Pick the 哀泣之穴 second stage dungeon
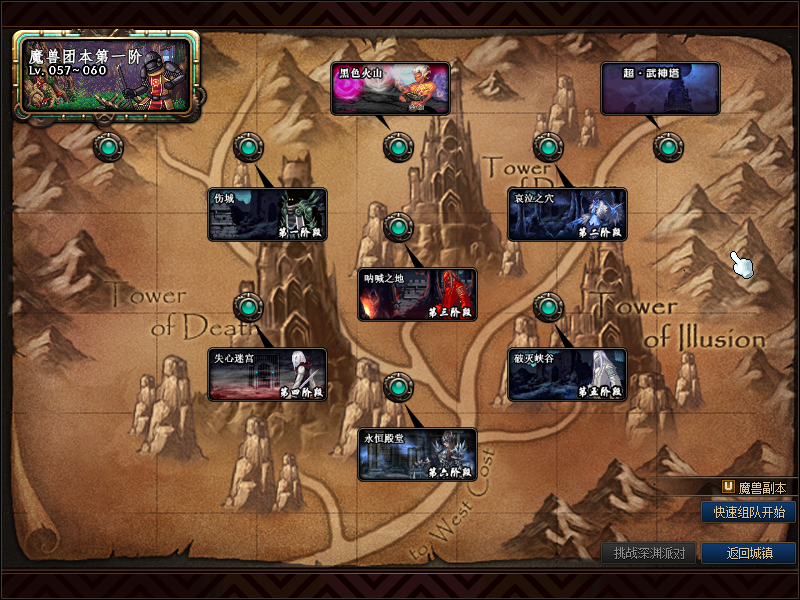 click(567, 214)
